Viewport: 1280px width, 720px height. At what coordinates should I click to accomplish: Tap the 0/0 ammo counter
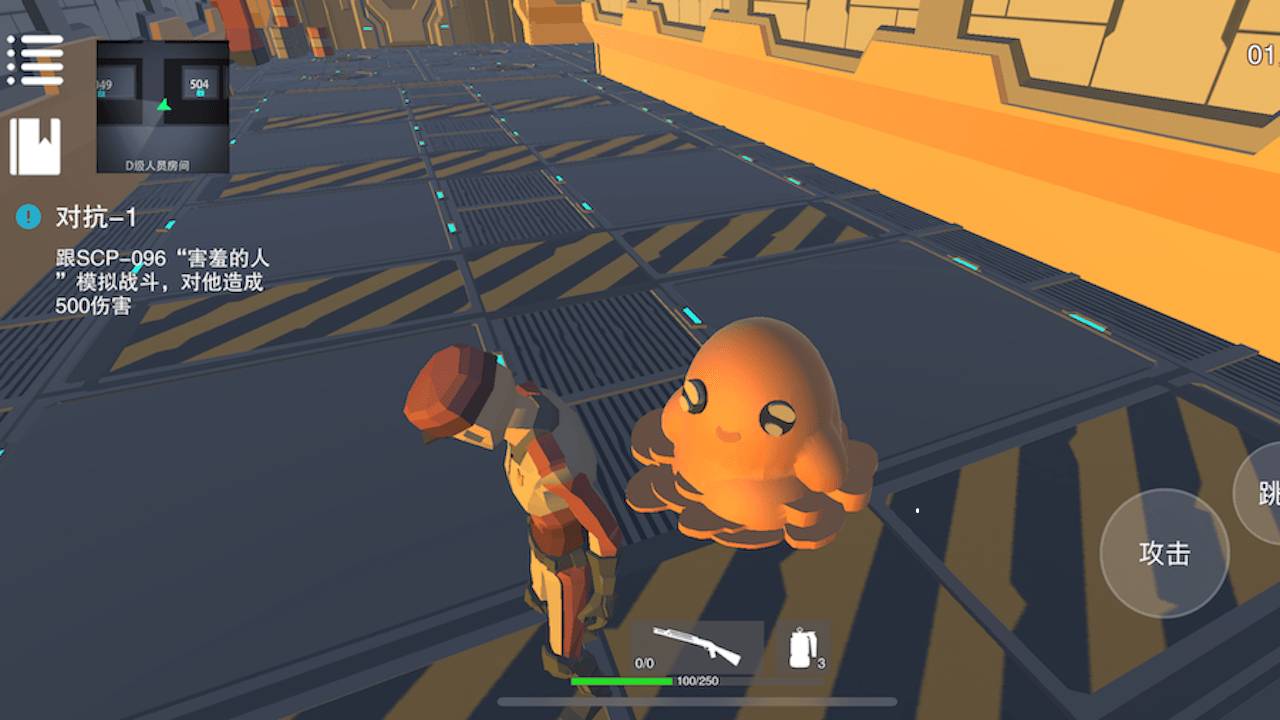[643, 662]
